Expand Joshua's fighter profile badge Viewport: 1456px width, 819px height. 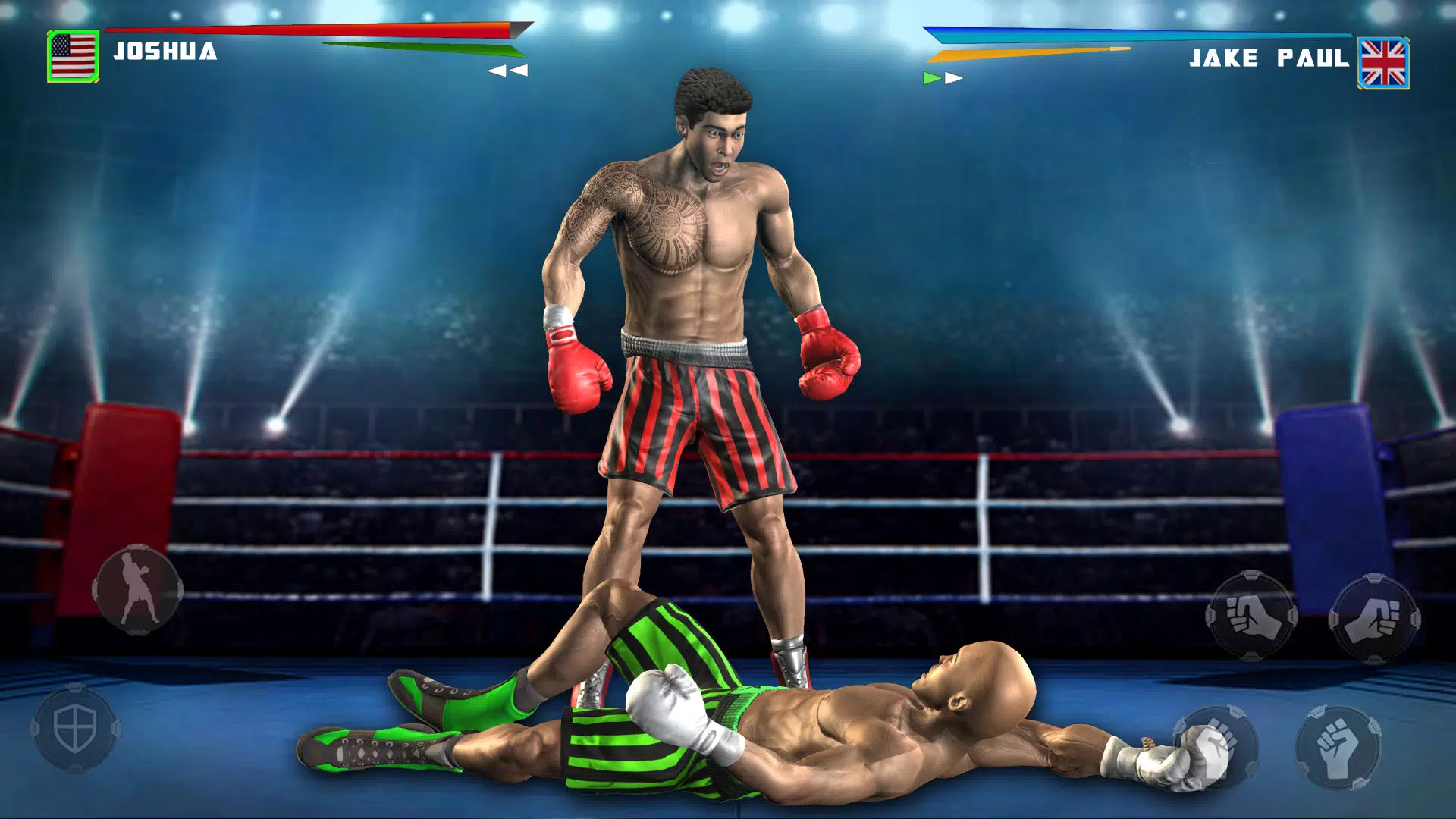pyautogui.click(x=73, y=55)
